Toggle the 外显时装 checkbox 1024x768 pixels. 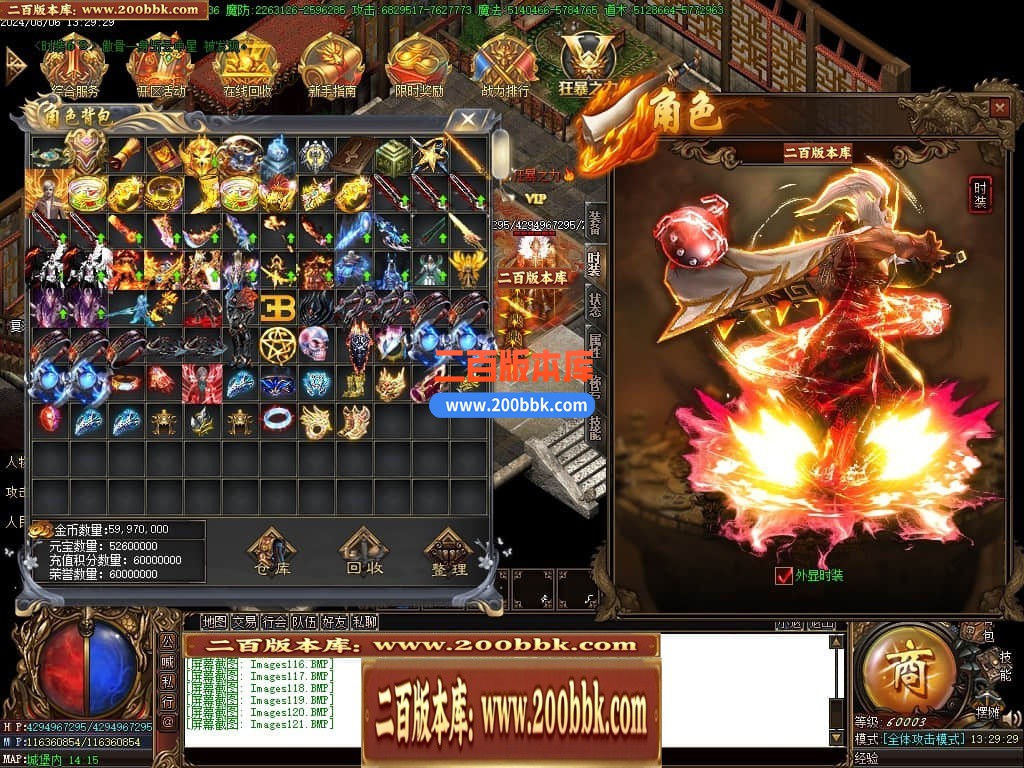[784, 575]
